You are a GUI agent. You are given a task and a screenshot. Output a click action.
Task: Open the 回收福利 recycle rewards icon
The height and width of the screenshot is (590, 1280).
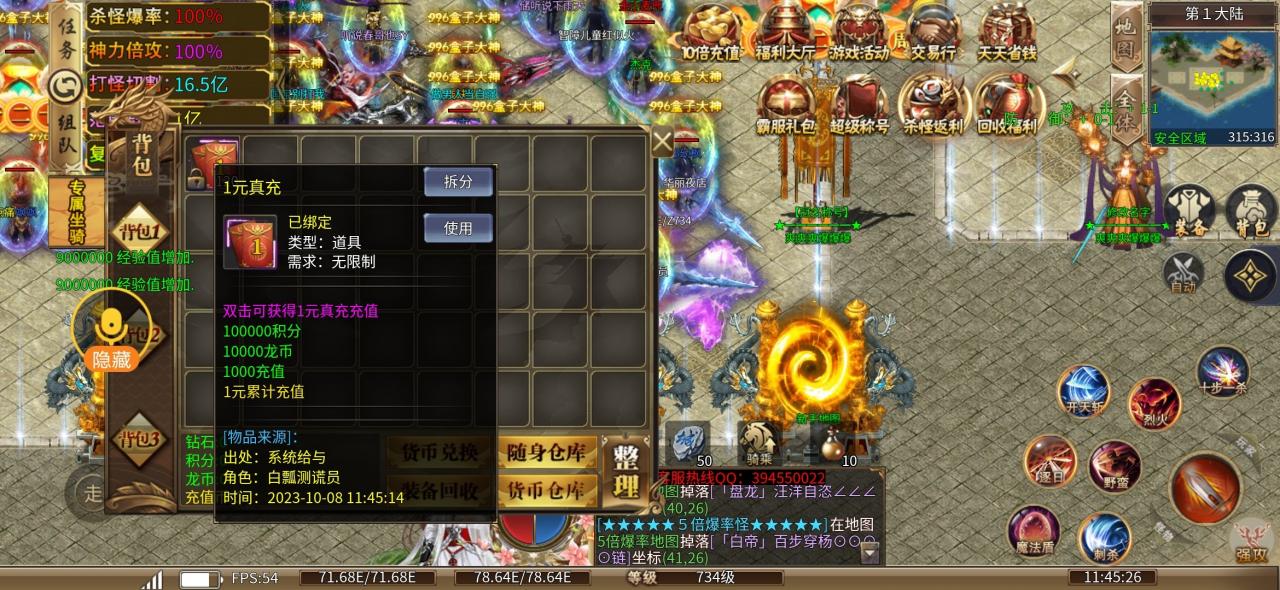click(x=1008, y=105)
